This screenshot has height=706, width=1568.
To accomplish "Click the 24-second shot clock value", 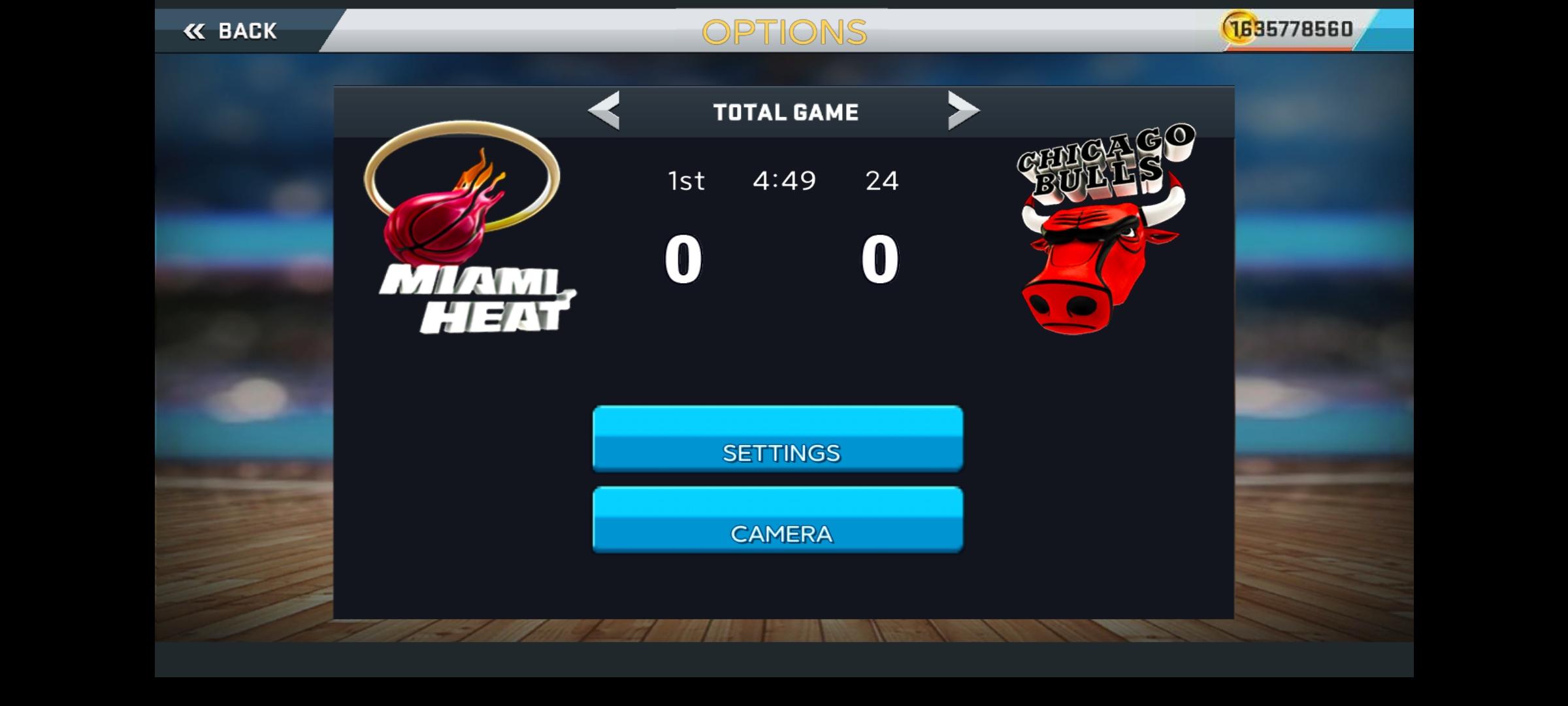I will 883,180.
